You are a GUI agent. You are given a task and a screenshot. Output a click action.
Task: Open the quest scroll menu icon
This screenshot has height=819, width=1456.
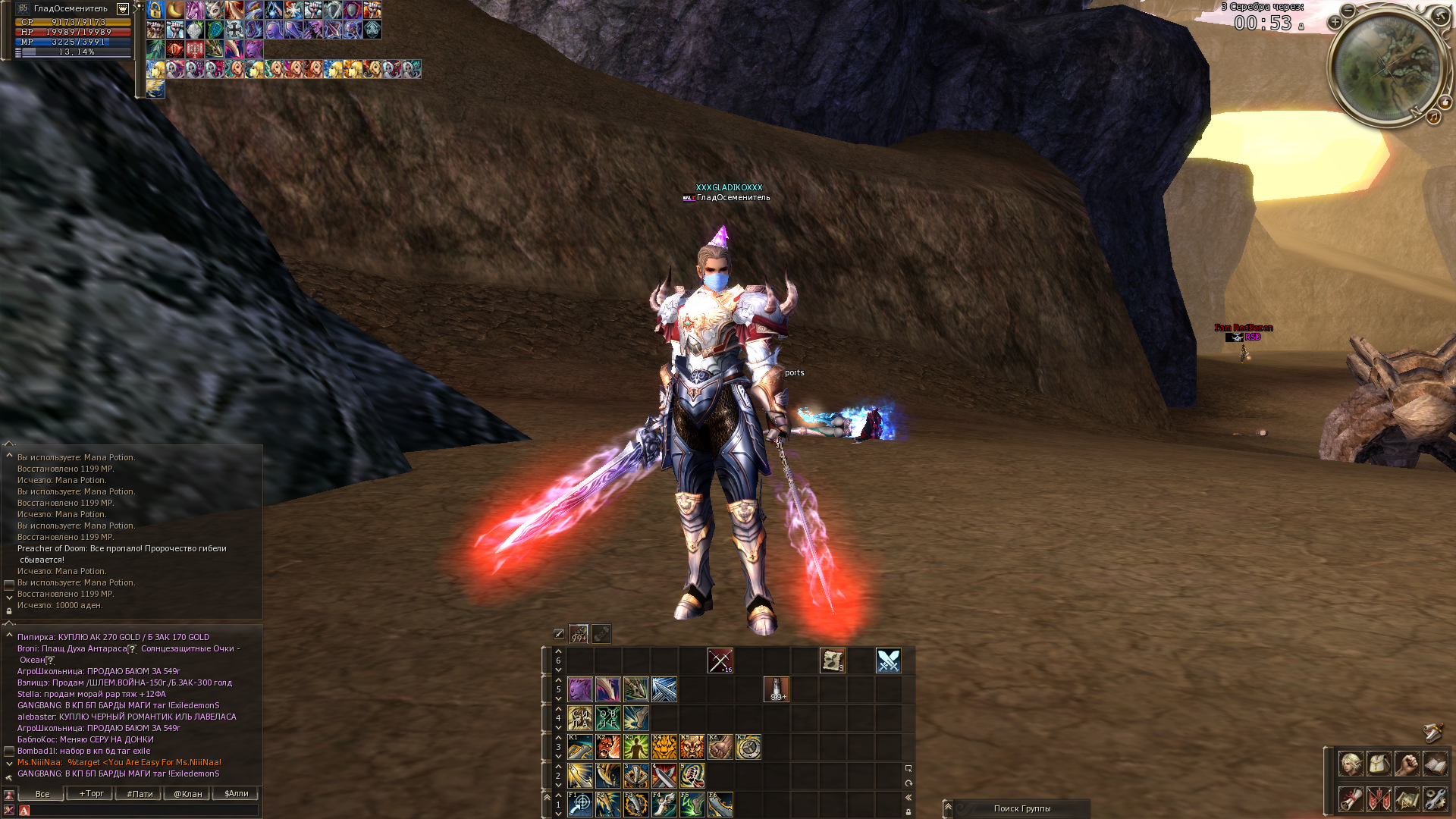[x=1351, y=799]
